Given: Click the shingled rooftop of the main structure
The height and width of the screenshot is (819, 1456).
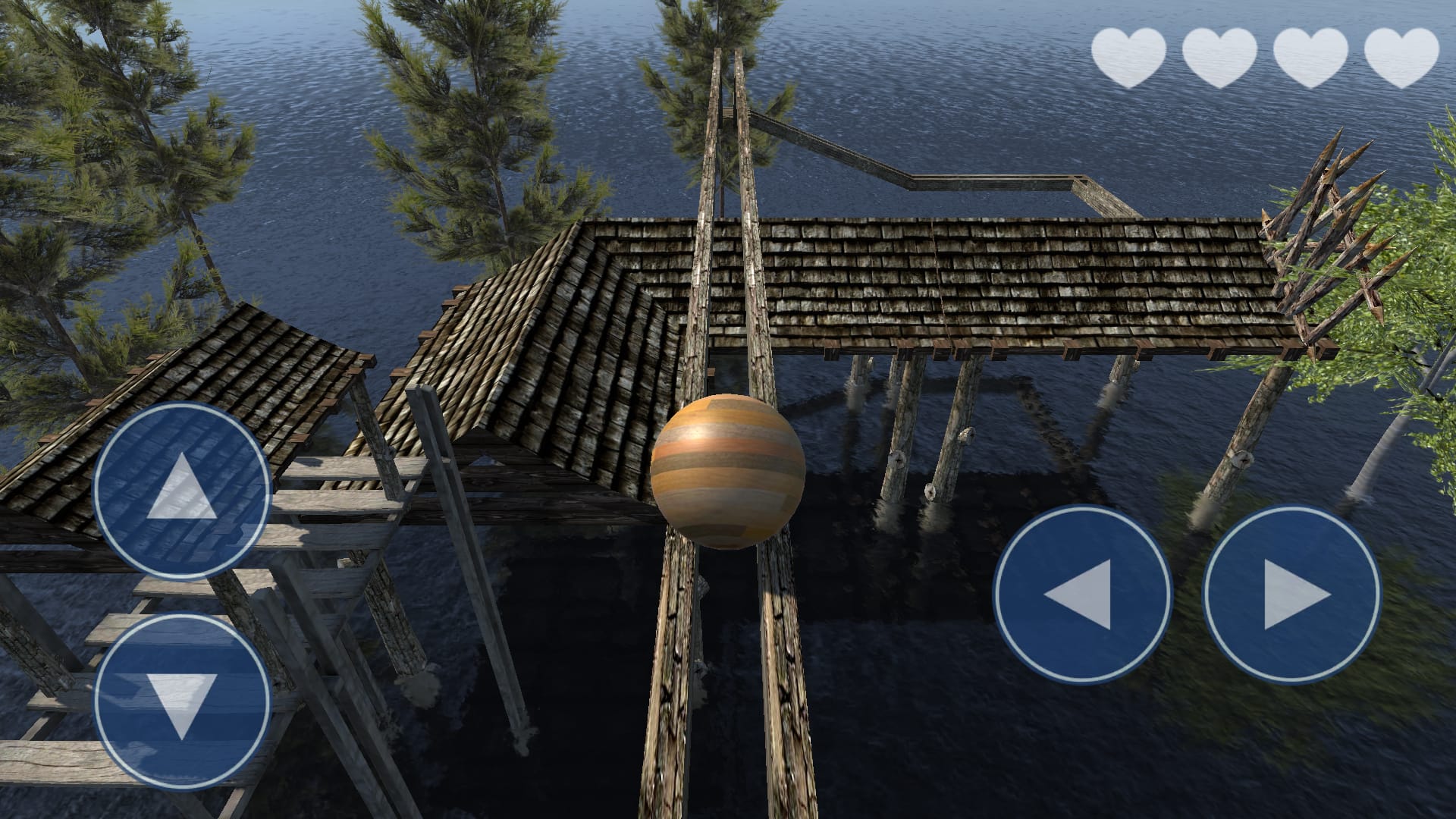Looking at the screenshot, I should pos(986,288).
